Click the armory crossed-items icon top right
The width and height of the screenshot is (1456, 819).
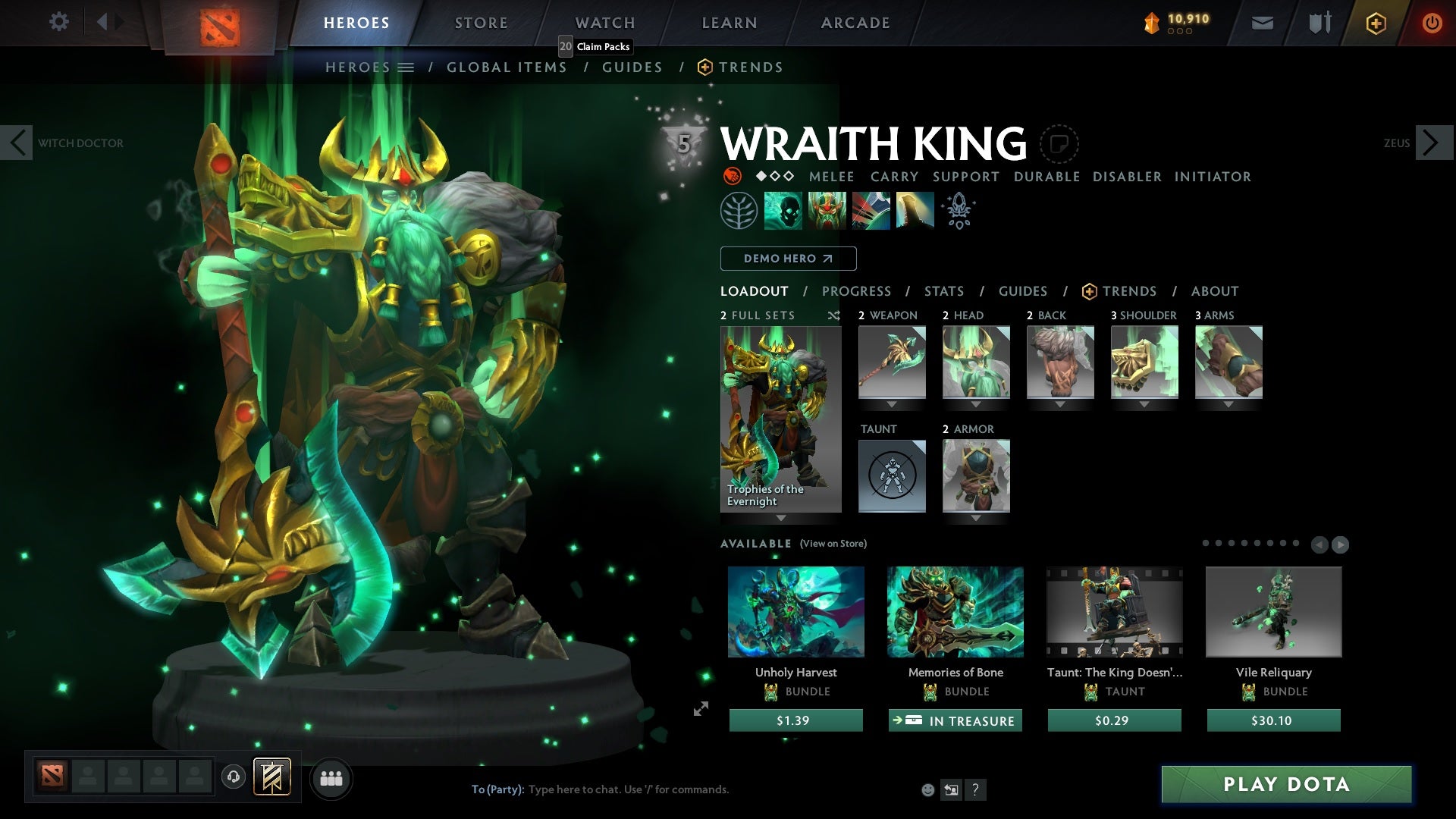tap(1318, 23)
